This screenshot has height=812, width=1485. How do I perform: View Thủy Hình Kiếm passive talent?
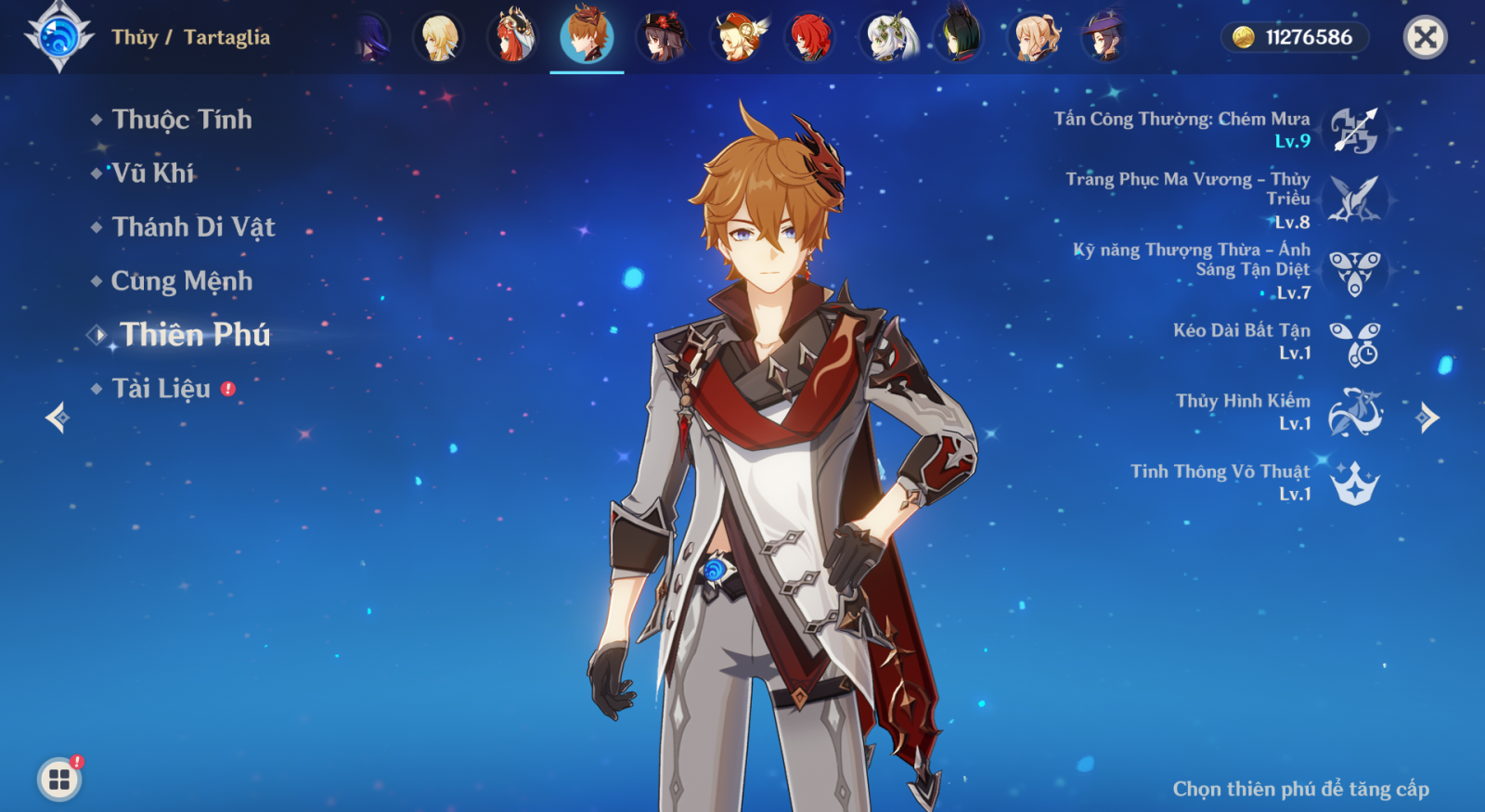tap(1354, 413)
